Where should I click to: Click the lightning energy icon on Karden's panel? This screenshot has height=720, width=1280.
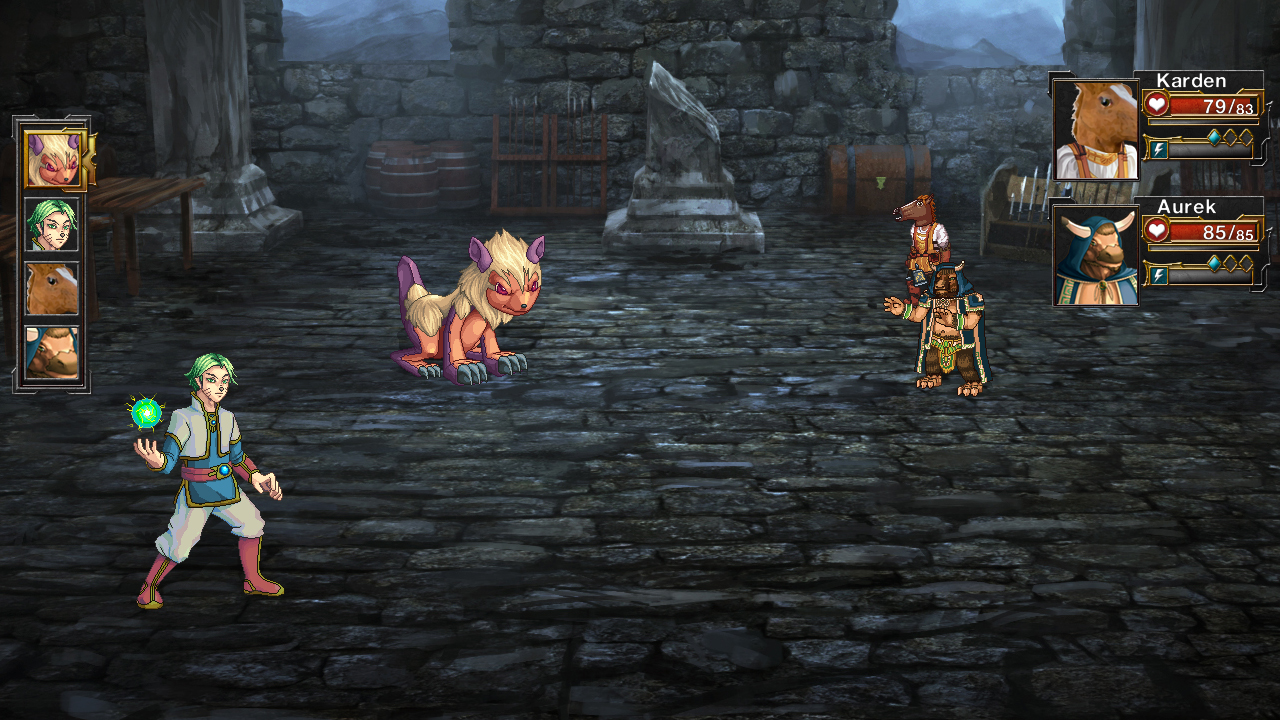(1159, 149)
